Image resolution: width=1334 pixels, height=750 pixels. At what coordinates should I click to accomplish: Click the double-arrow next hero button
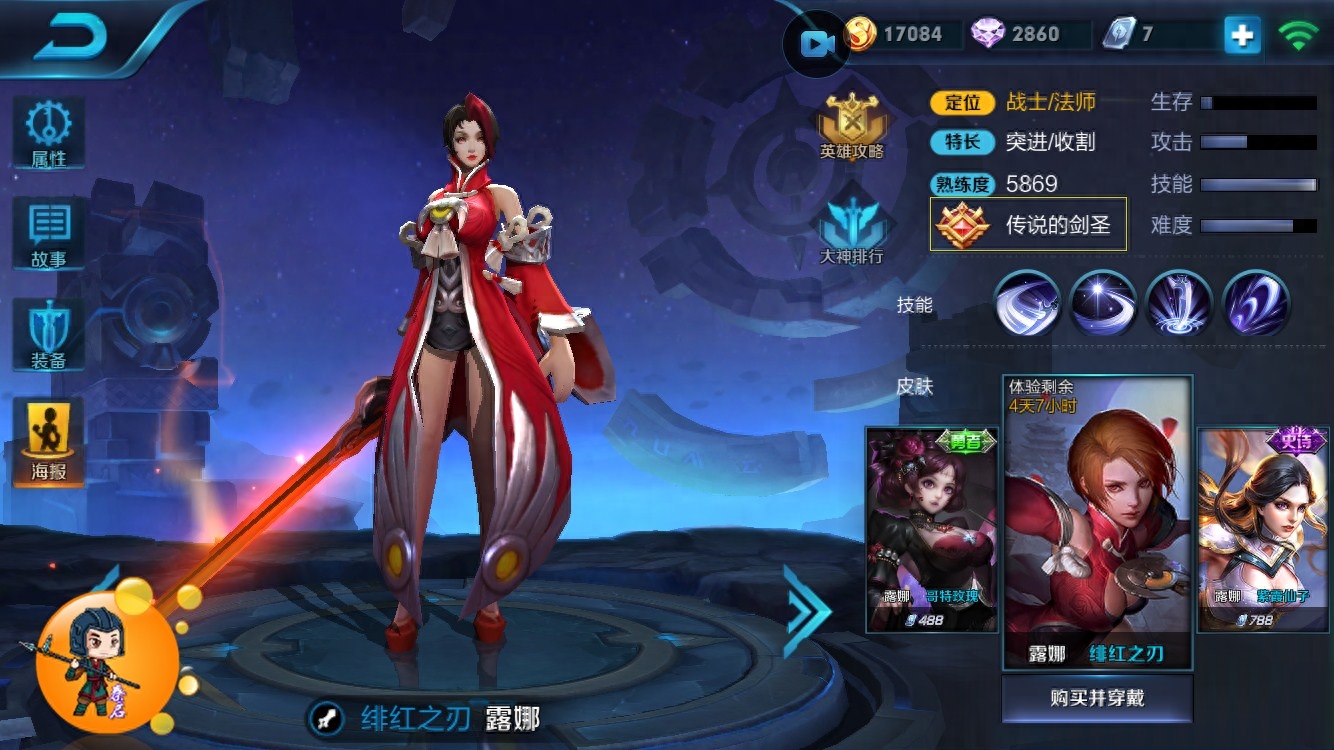click(x=806, y=611)
